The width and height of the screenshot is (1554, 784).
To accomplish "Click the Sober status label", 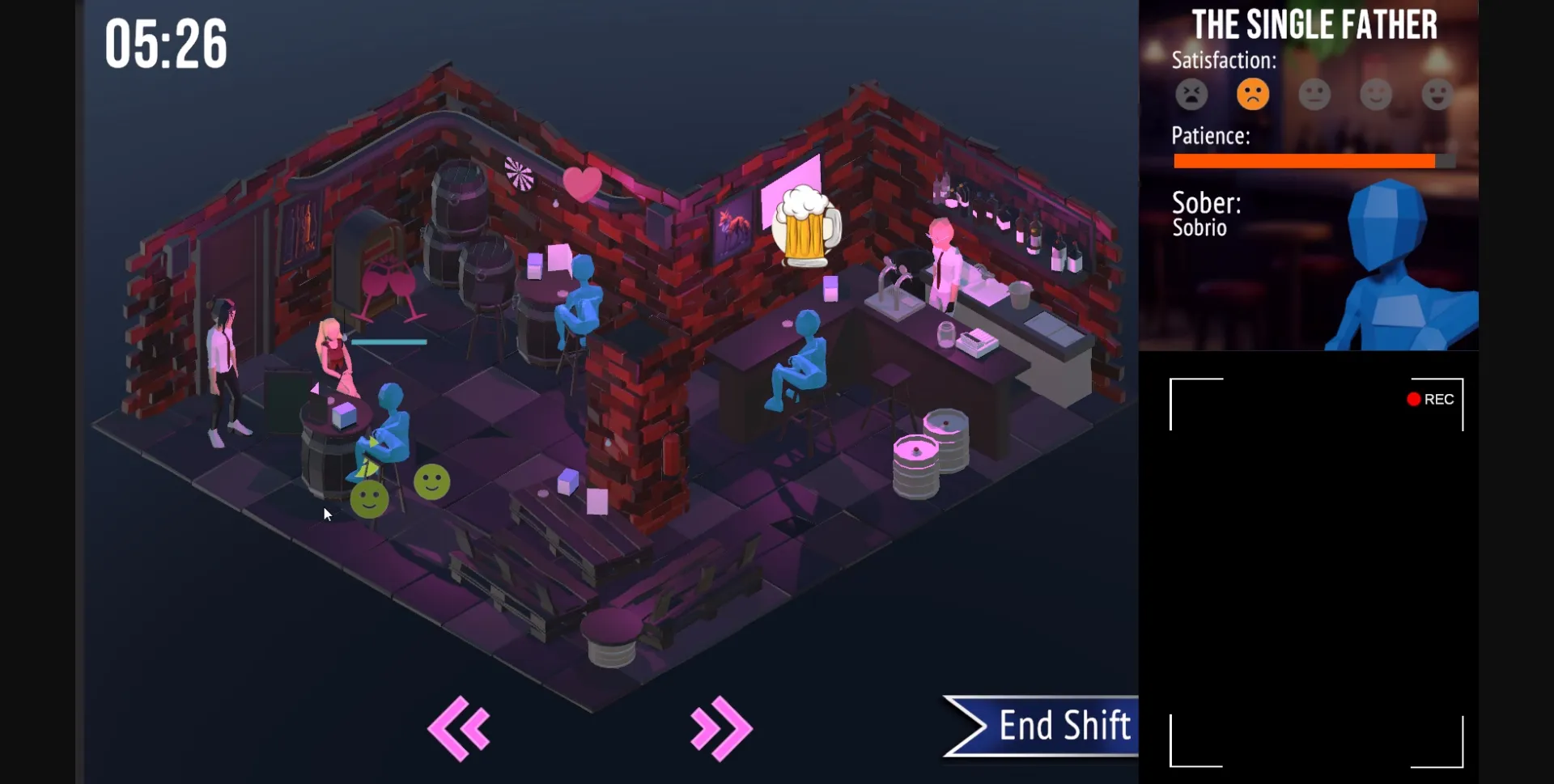I will point(1205,205).
